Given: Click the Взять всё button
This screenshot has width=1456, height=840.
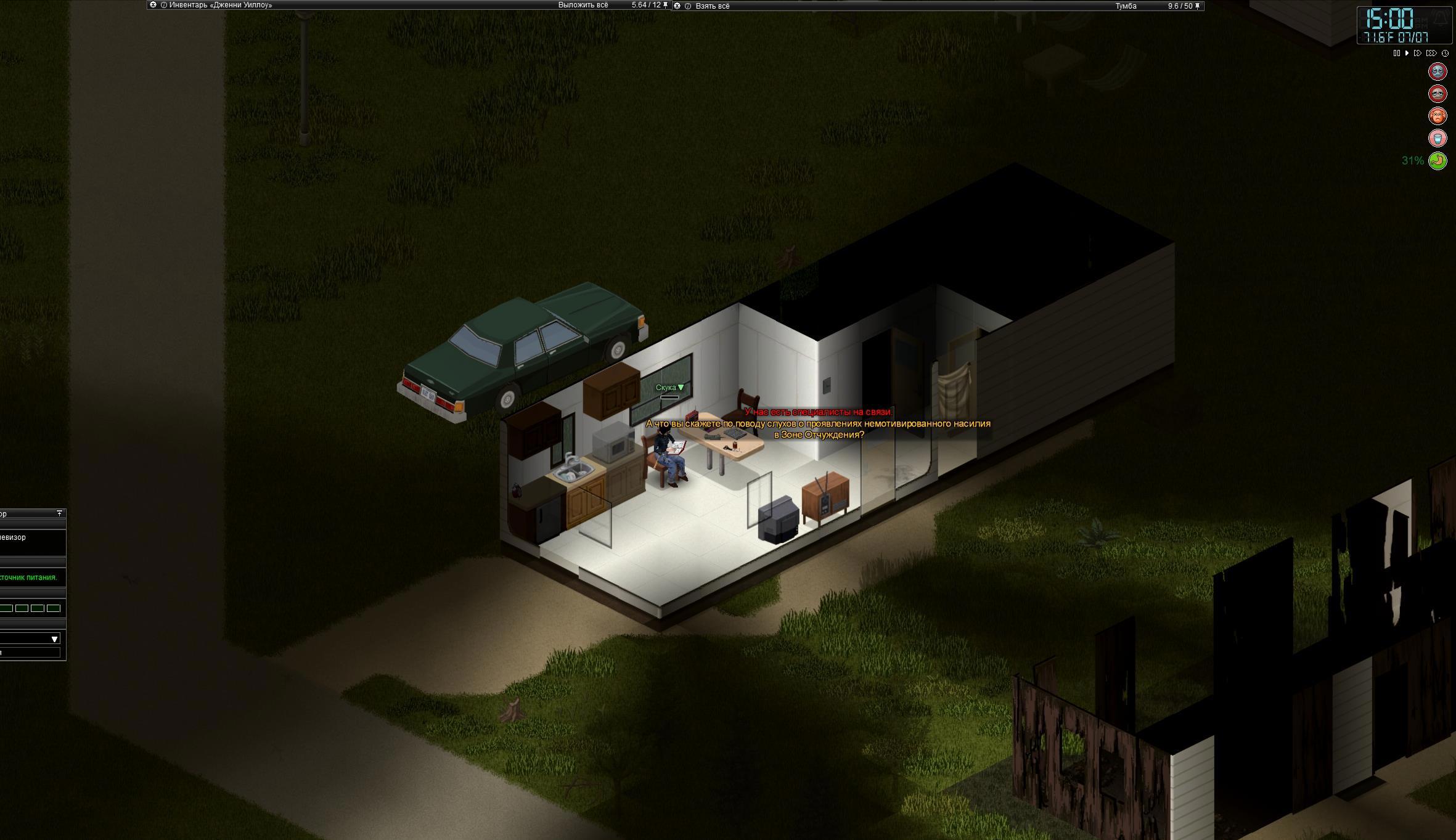Looking at the screenshot, I should pyautogui.click(x=713, y=6).
